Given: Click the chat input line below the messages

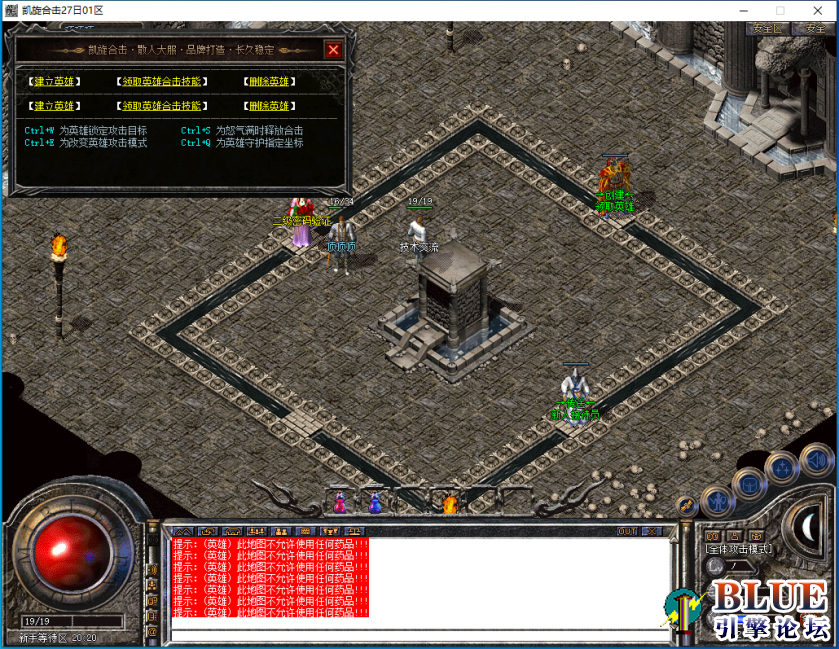Looking at the screenshot, I should (x=420, y=634).
